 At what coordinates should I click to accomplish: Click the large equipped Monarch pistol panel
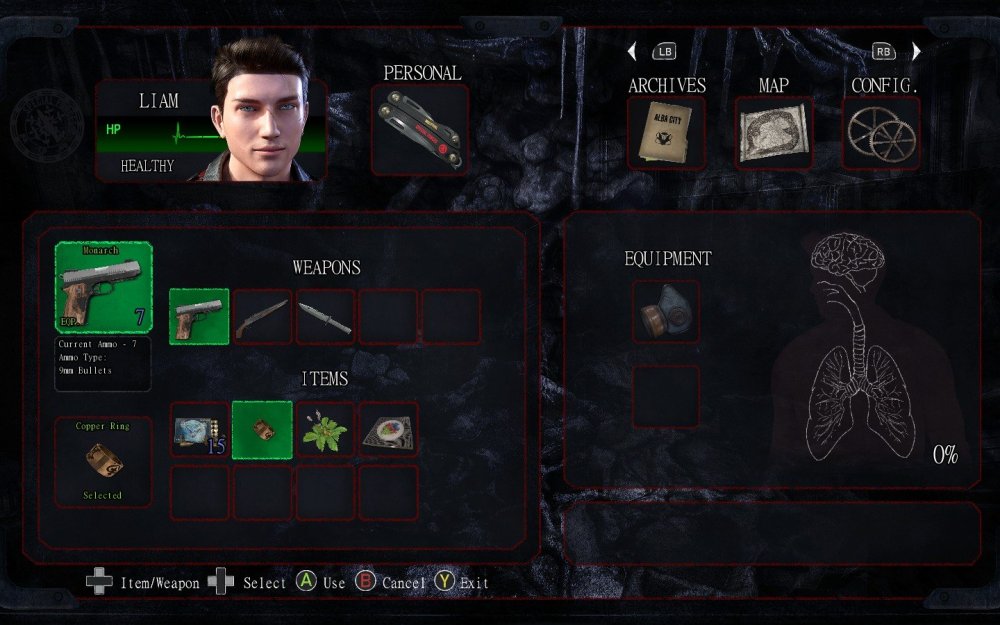coord(103,287)
